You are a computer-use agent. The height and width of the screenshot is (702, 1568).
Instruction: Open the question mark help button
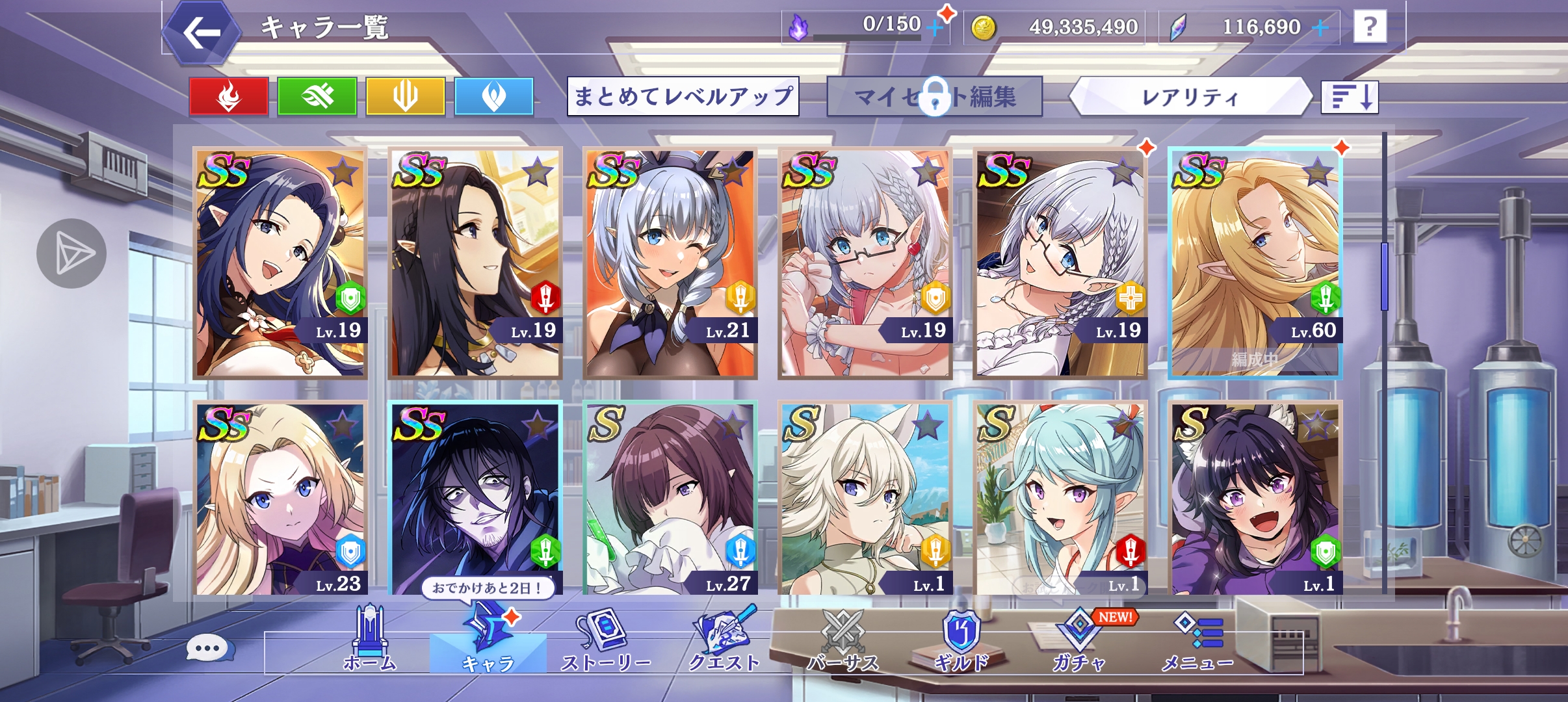[1370, 27]
